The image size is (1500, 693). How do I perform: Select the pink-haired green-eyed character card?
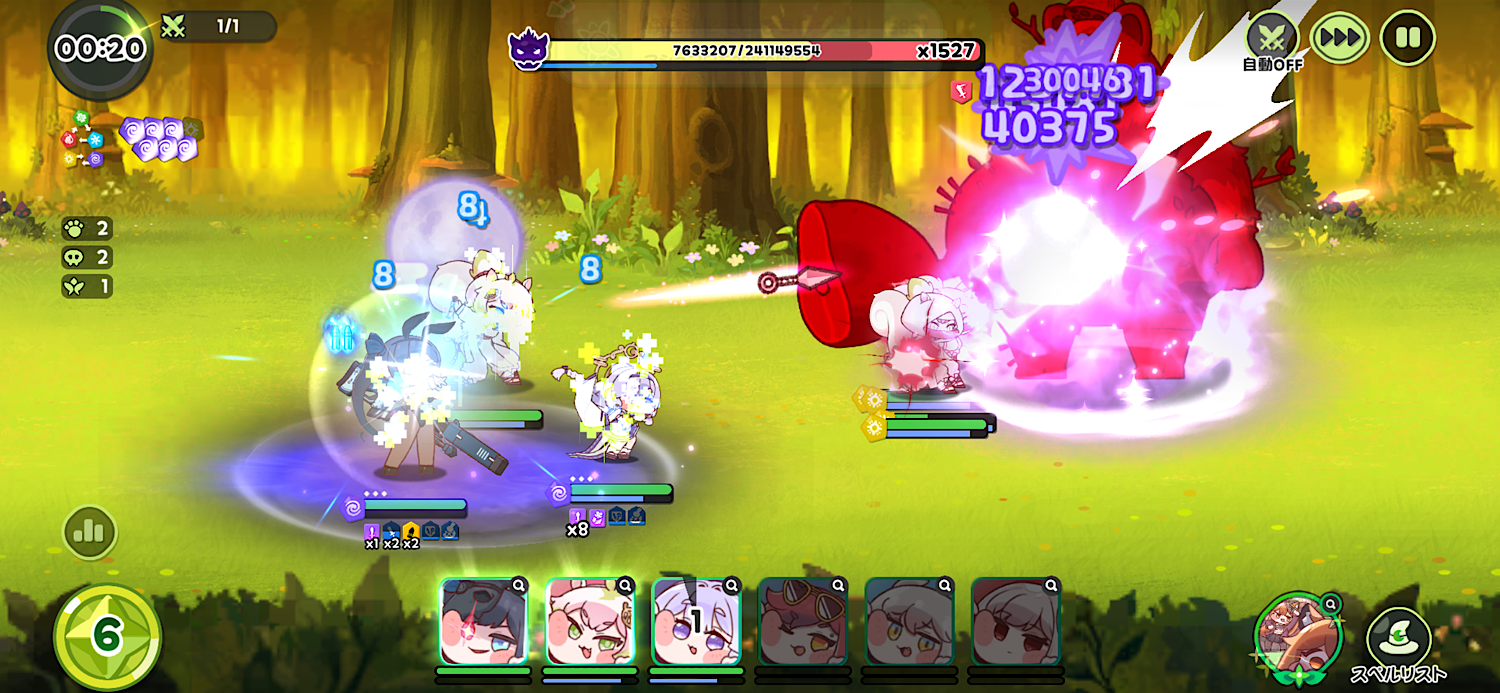click(x=591, y=622)
